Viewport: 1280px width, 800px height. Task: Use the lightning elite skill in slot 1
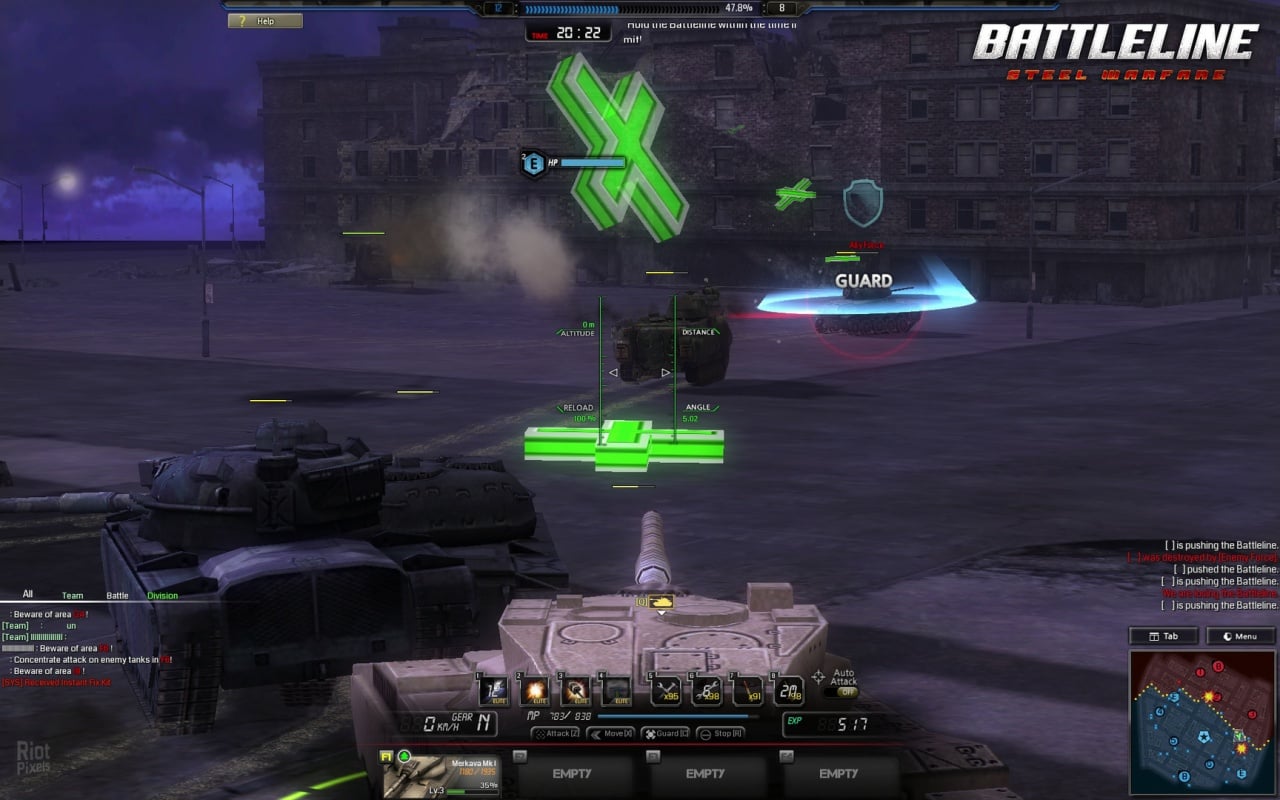tap(493, 689)
